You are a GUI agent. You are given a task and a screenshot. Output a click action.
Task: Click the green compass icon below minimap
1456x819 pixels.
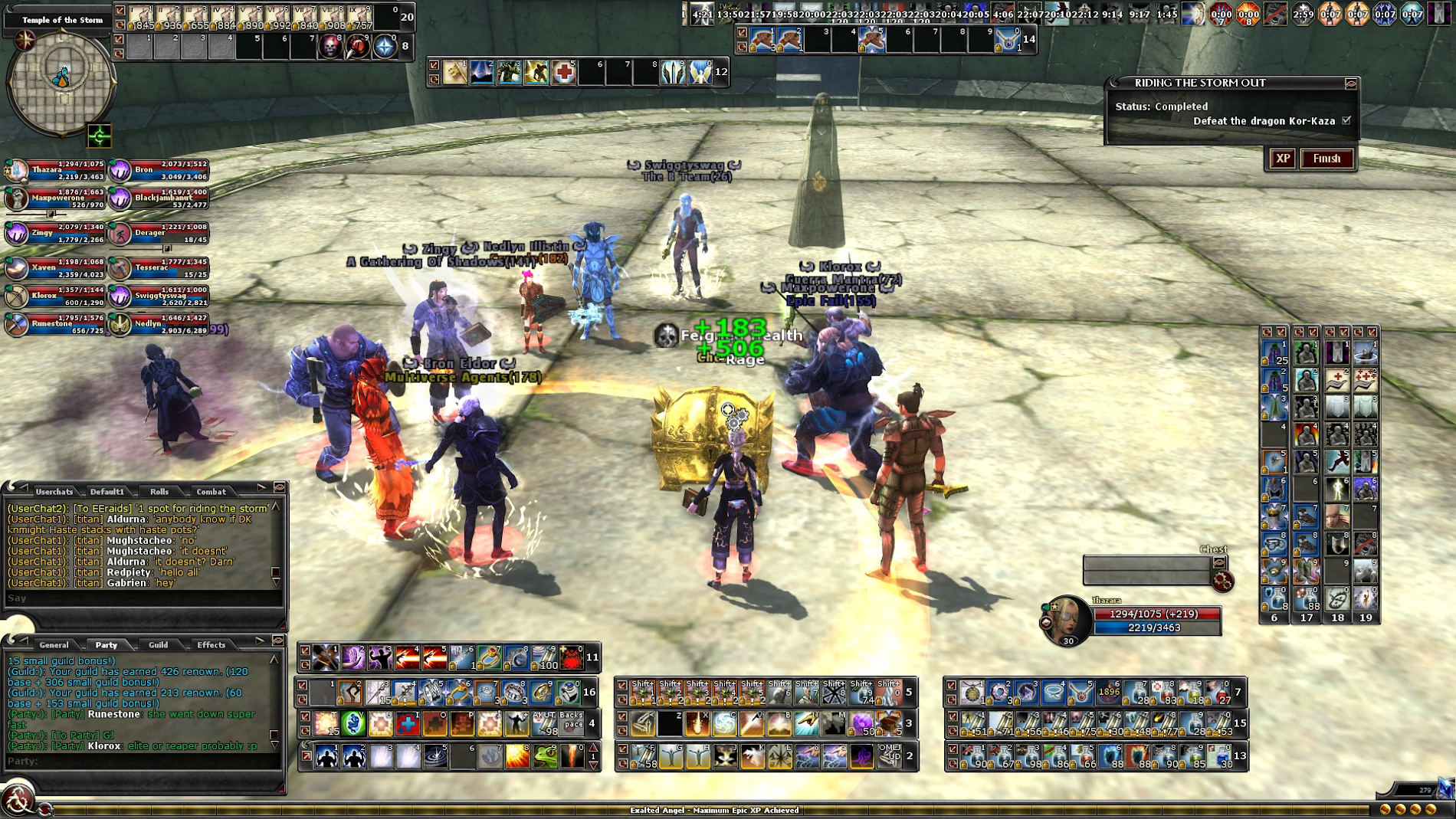point(100,136)
